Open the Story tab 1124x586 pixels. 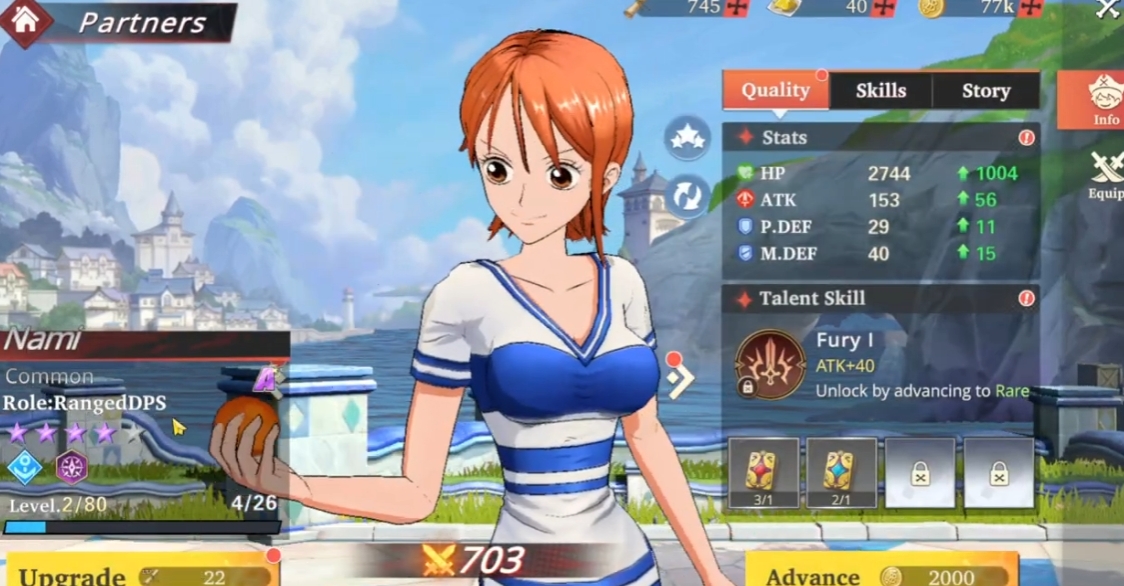[x=986, y=91]
